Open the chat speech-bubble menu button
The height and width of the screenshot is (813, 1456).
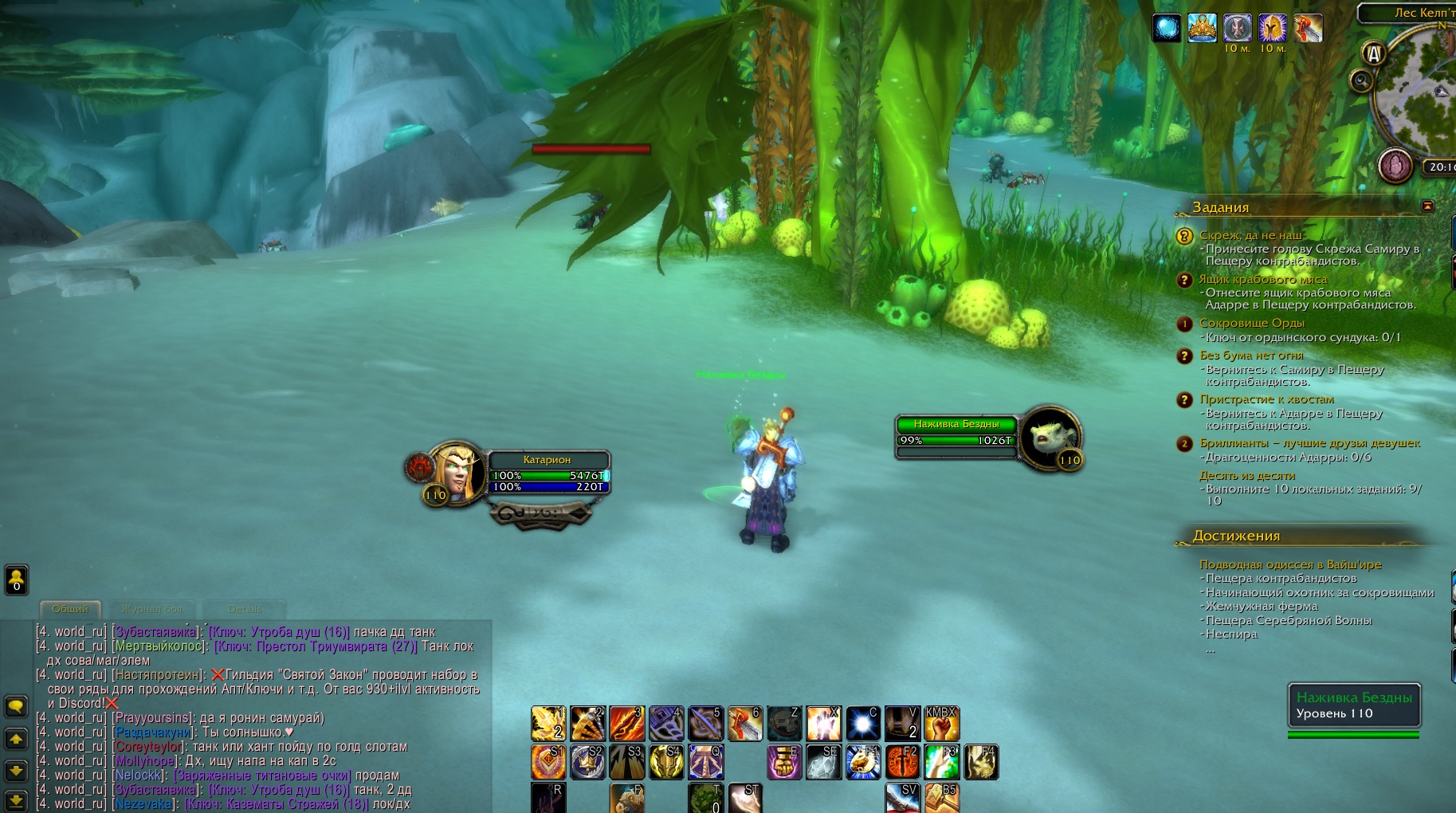16,706
